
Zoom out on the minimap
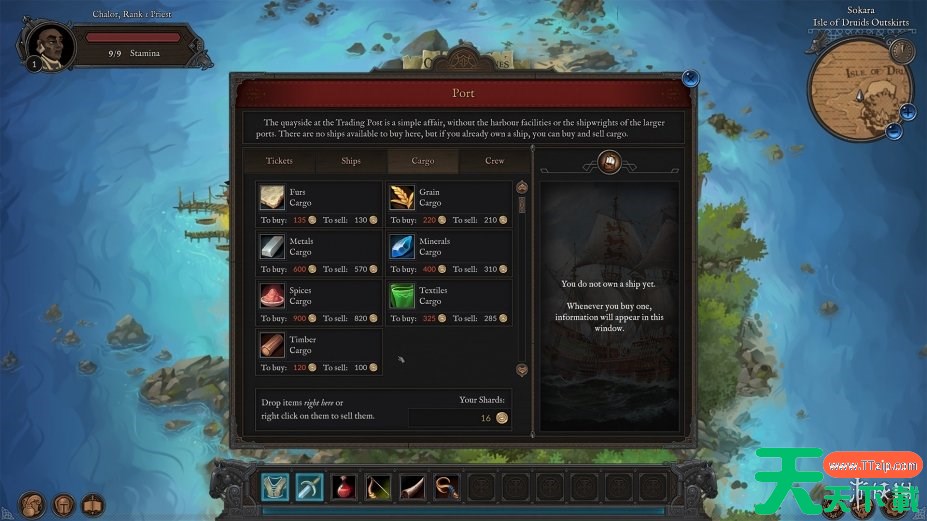click(894, 131)
